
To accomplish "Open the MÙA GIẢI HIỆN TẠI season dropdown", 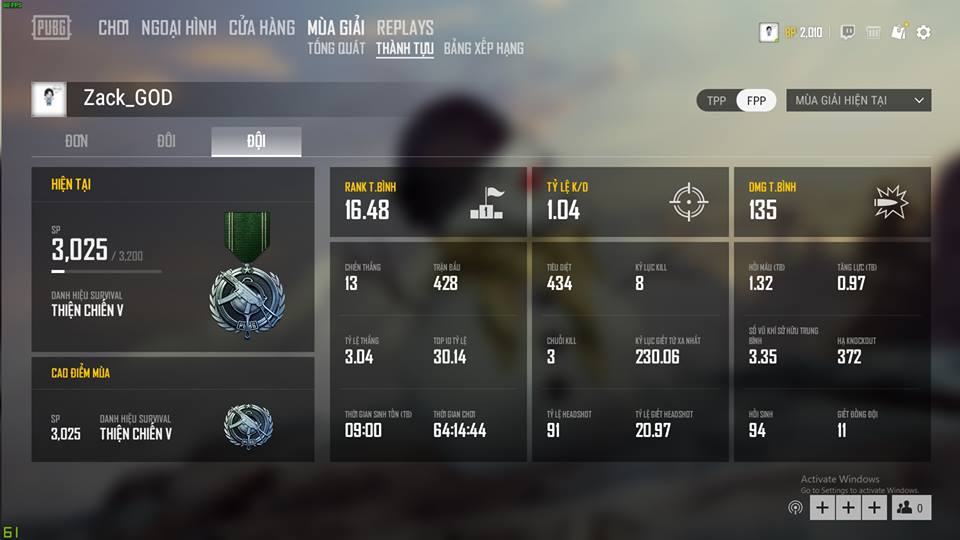I will click(x=858, y=100).
